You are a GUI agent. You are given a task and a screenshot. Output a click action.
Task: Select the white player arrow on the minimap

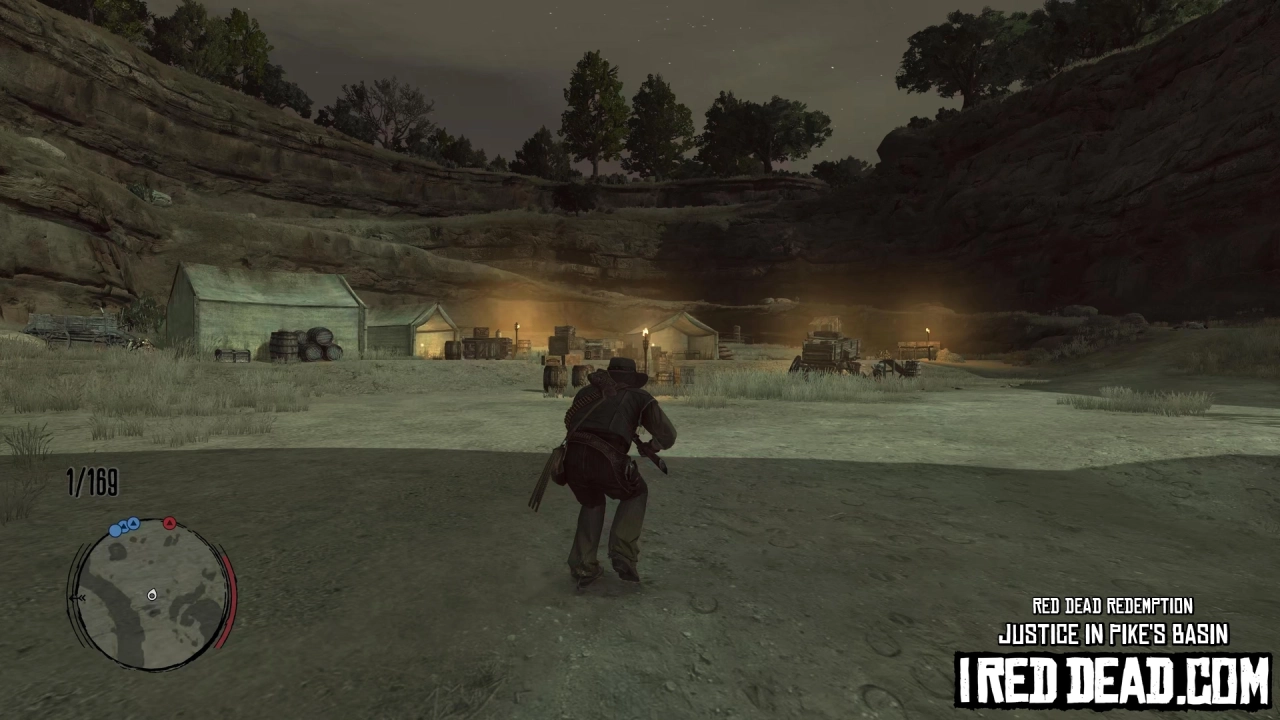(152, 595)
